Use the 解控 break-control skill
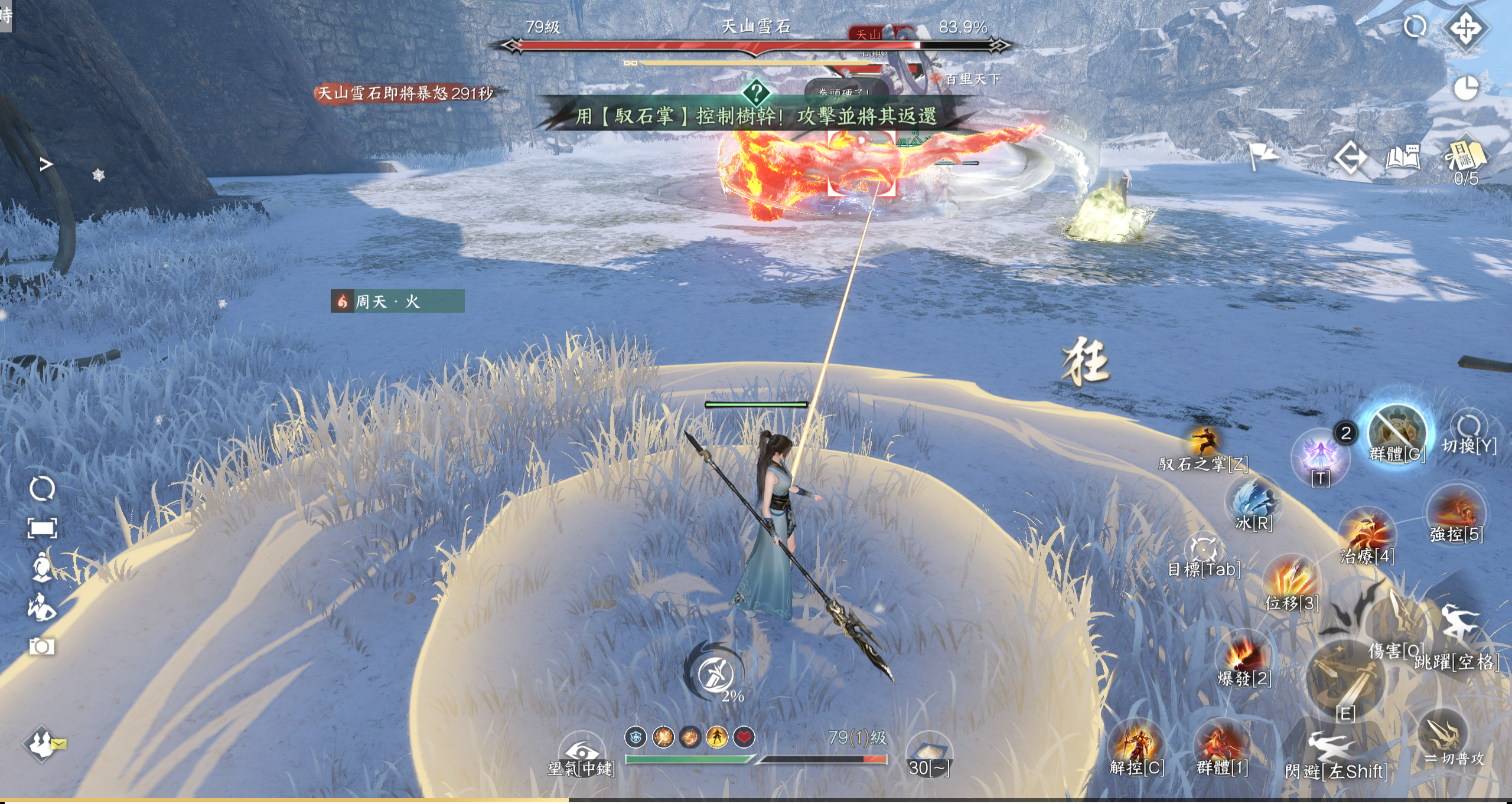This screenshot has height=804, width=1512. 1136,746
